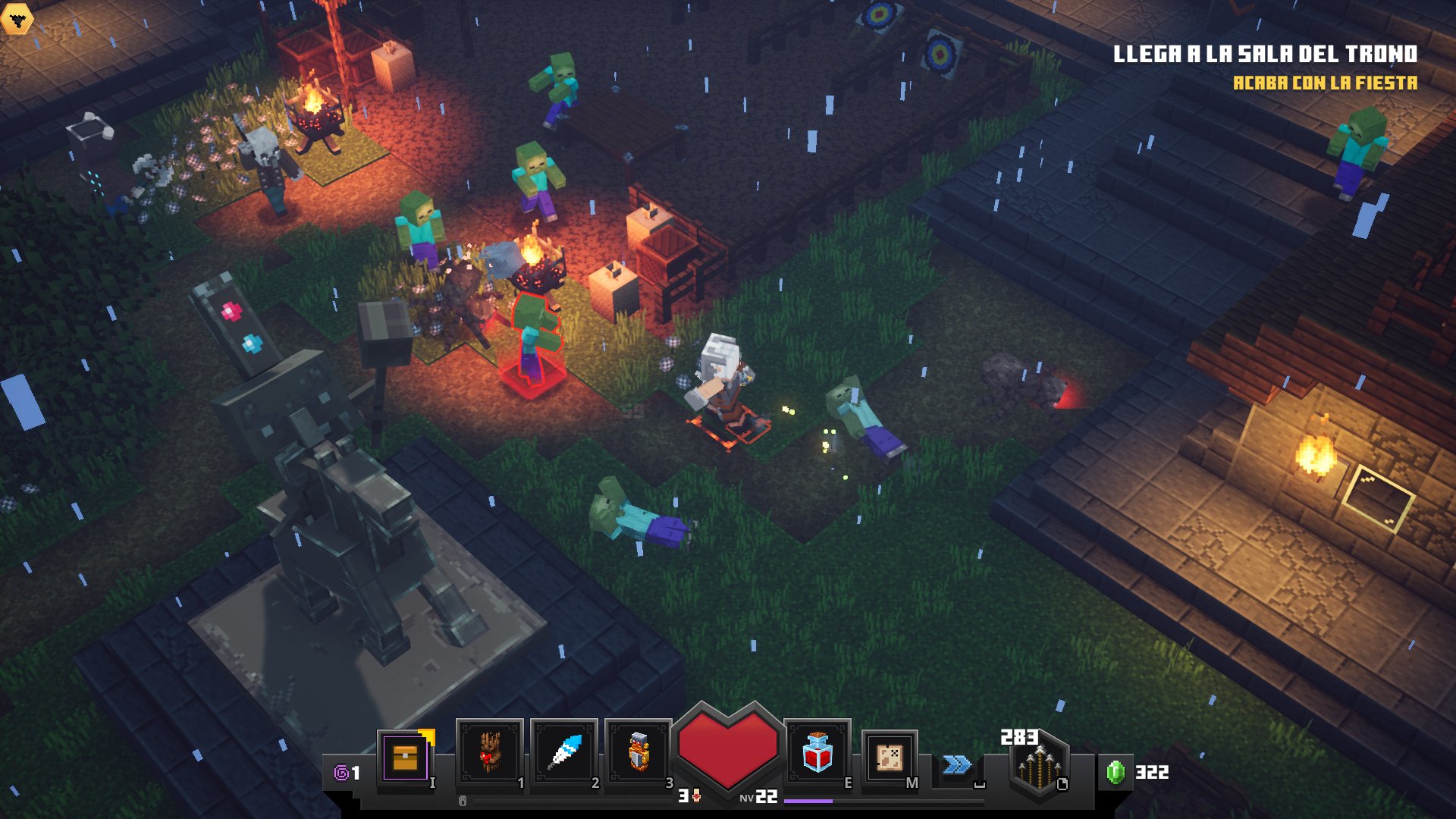
Task: Activate the golden shield totem artifact
Action: (639, 752)
